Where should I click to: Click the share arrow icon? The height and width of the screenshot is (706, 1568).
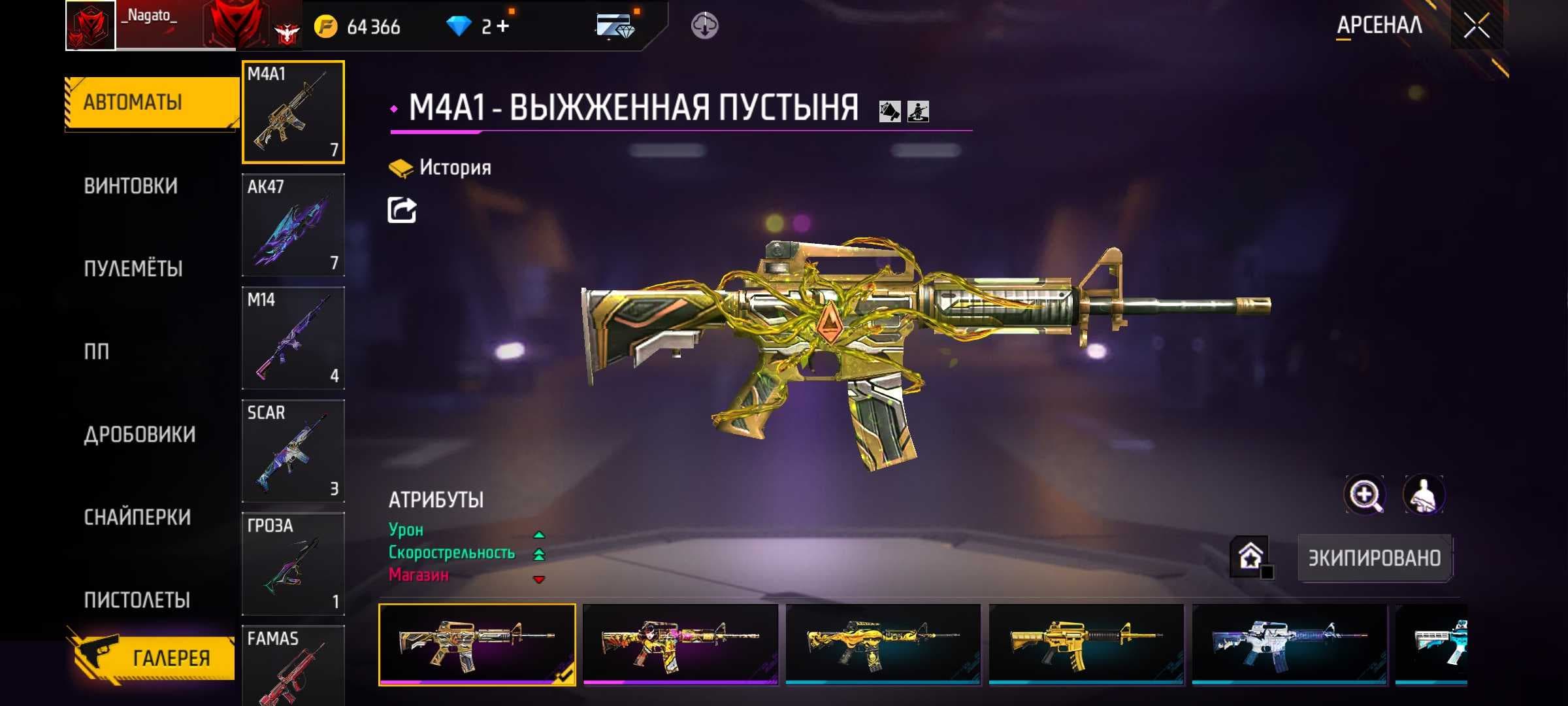pos(402,210)
